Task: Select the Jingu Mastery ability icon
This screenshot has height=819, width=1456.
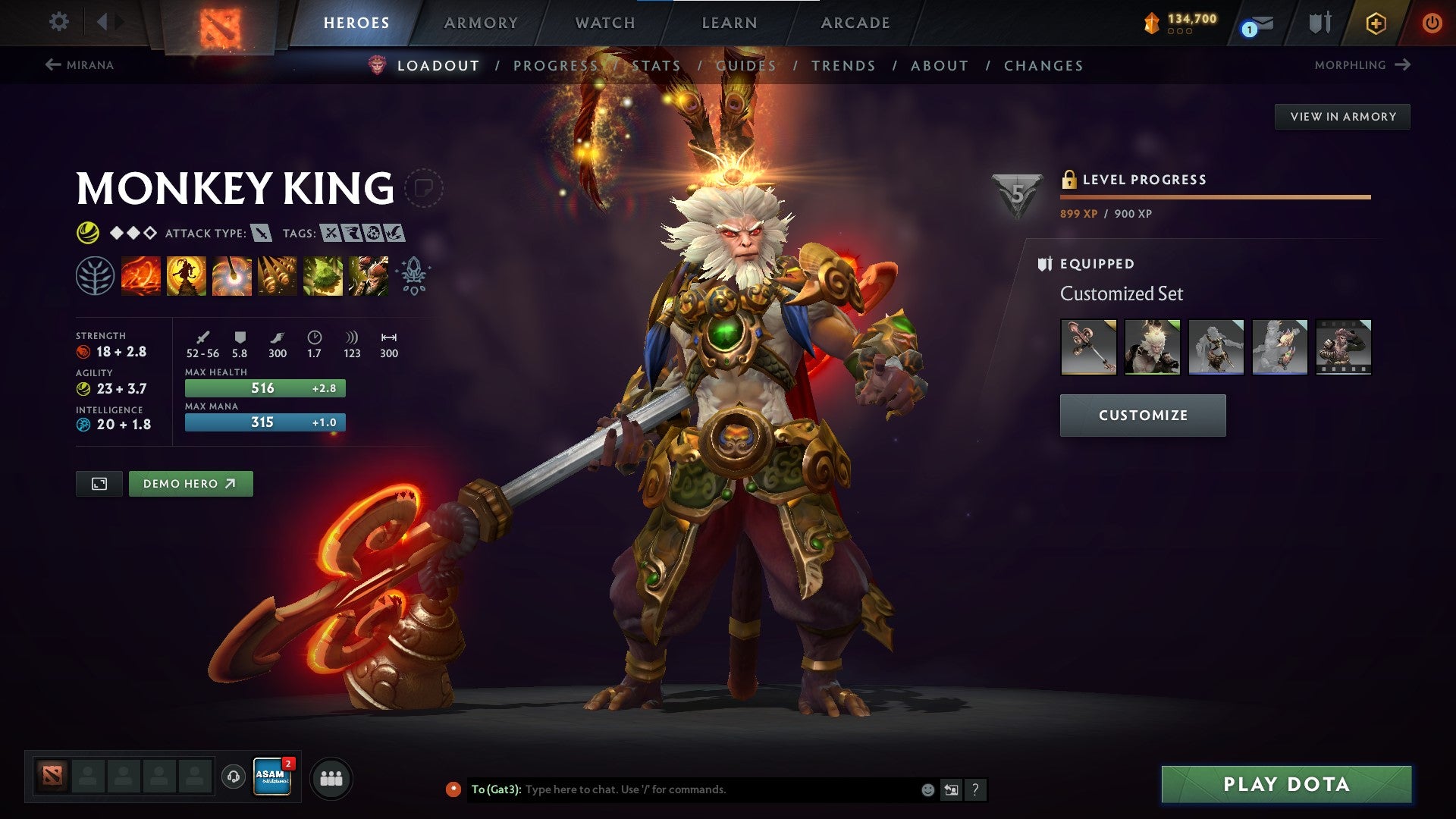Action: (278, 275)
